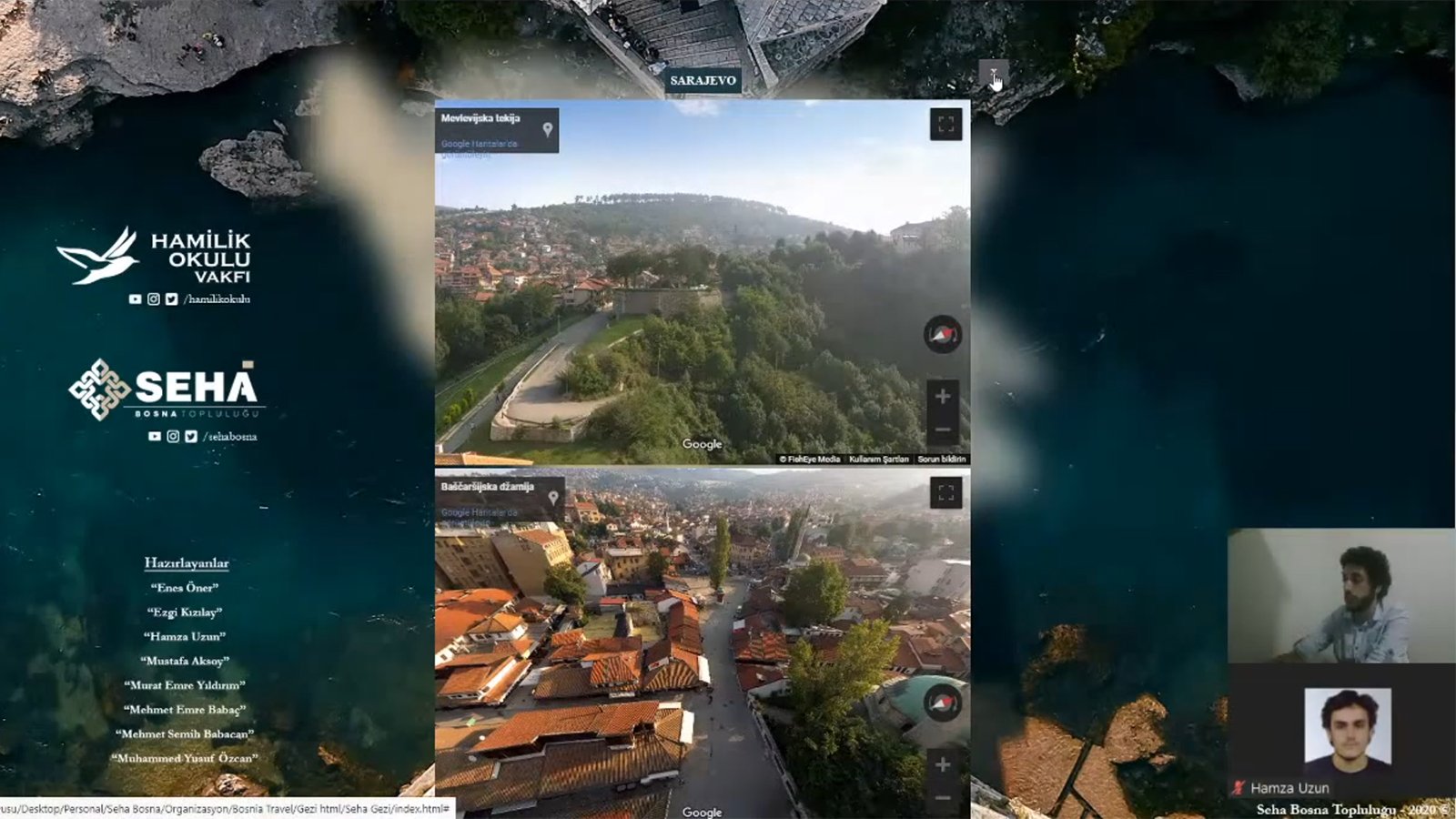
Task: Zoom out on the Mevlevijska tekija panorama
Action: (x=943, y=430)
